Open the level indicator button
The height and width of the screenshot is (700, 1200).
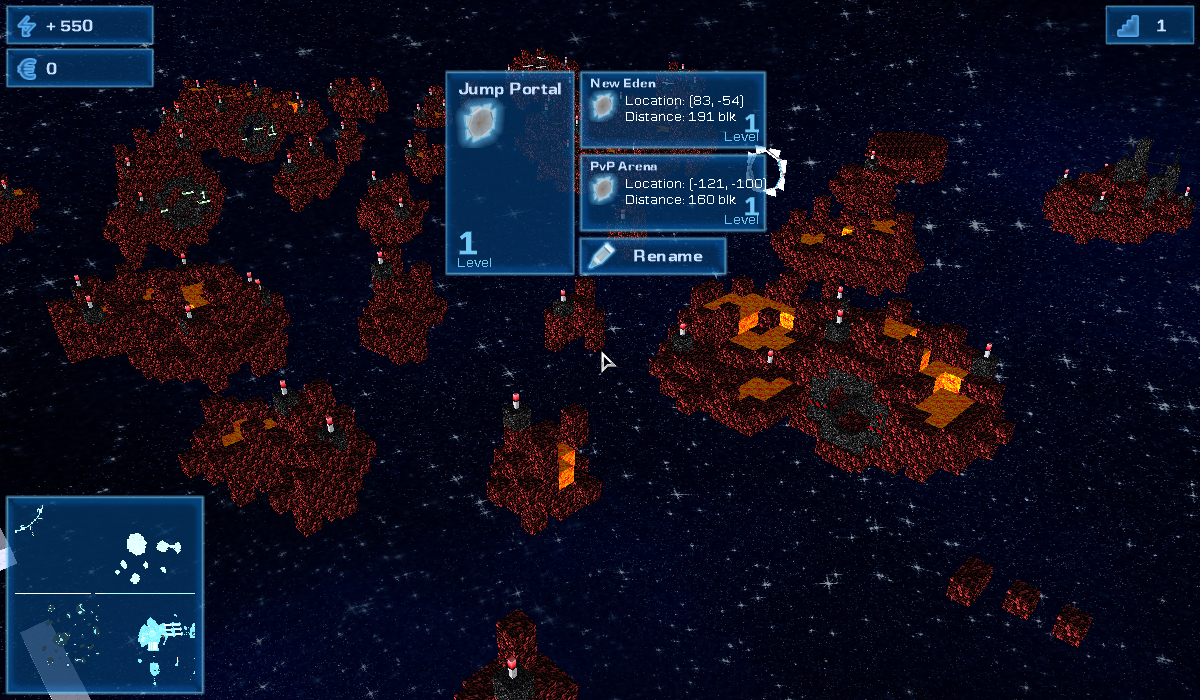pos(1149,25)
